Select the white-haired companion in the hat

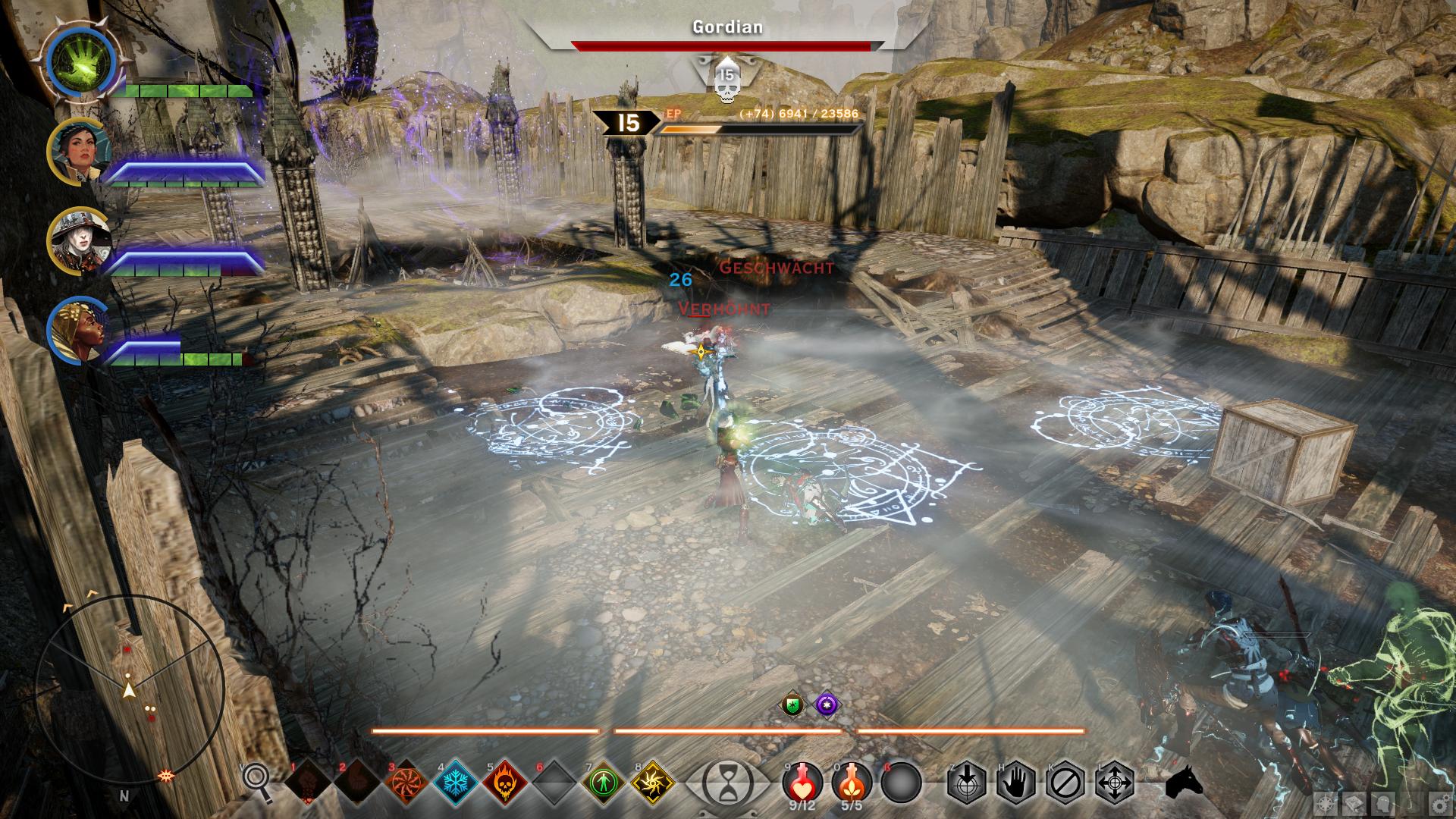point(80,240)
